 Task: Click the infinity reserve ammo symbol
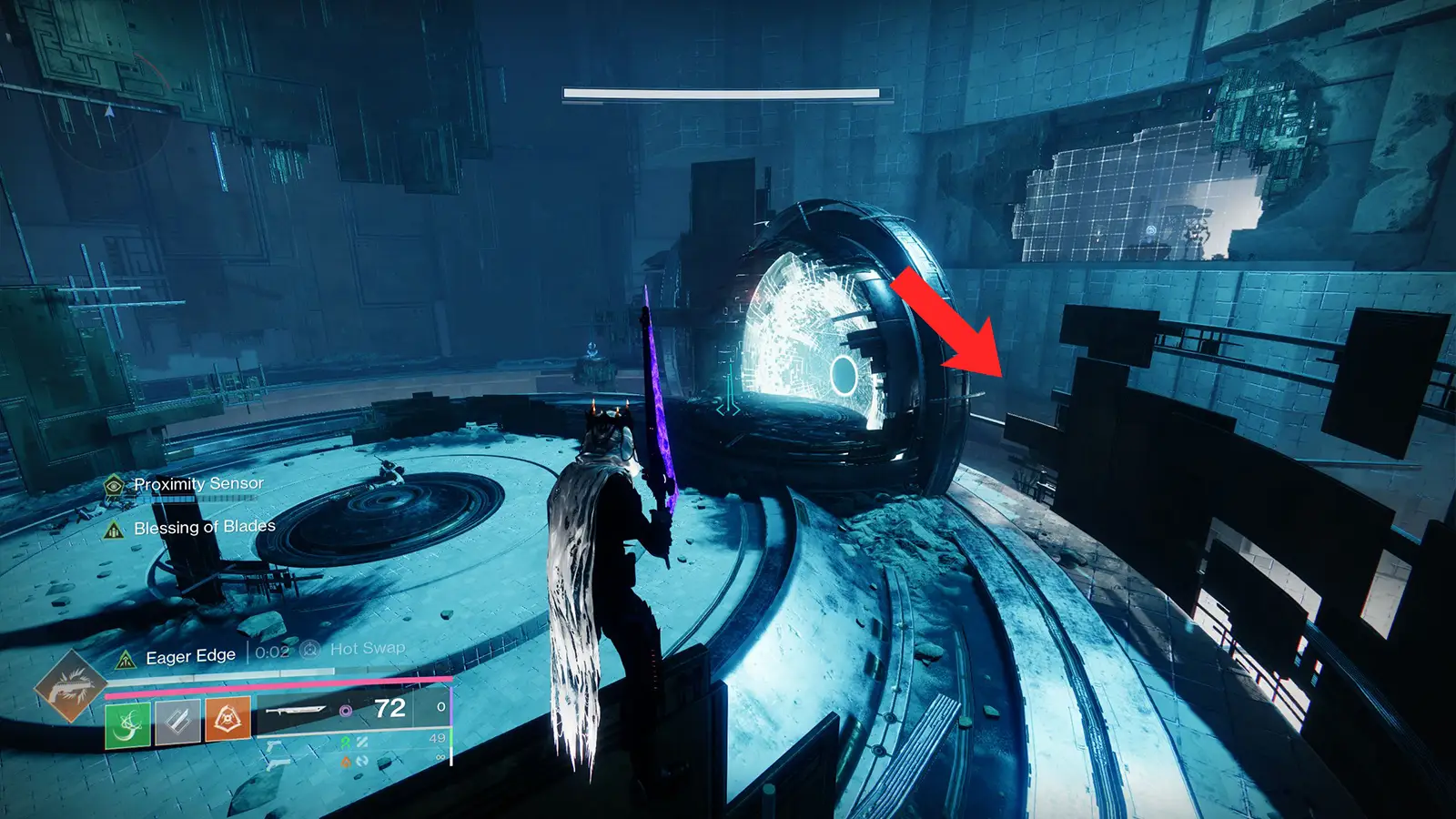[x=440, y=757]
